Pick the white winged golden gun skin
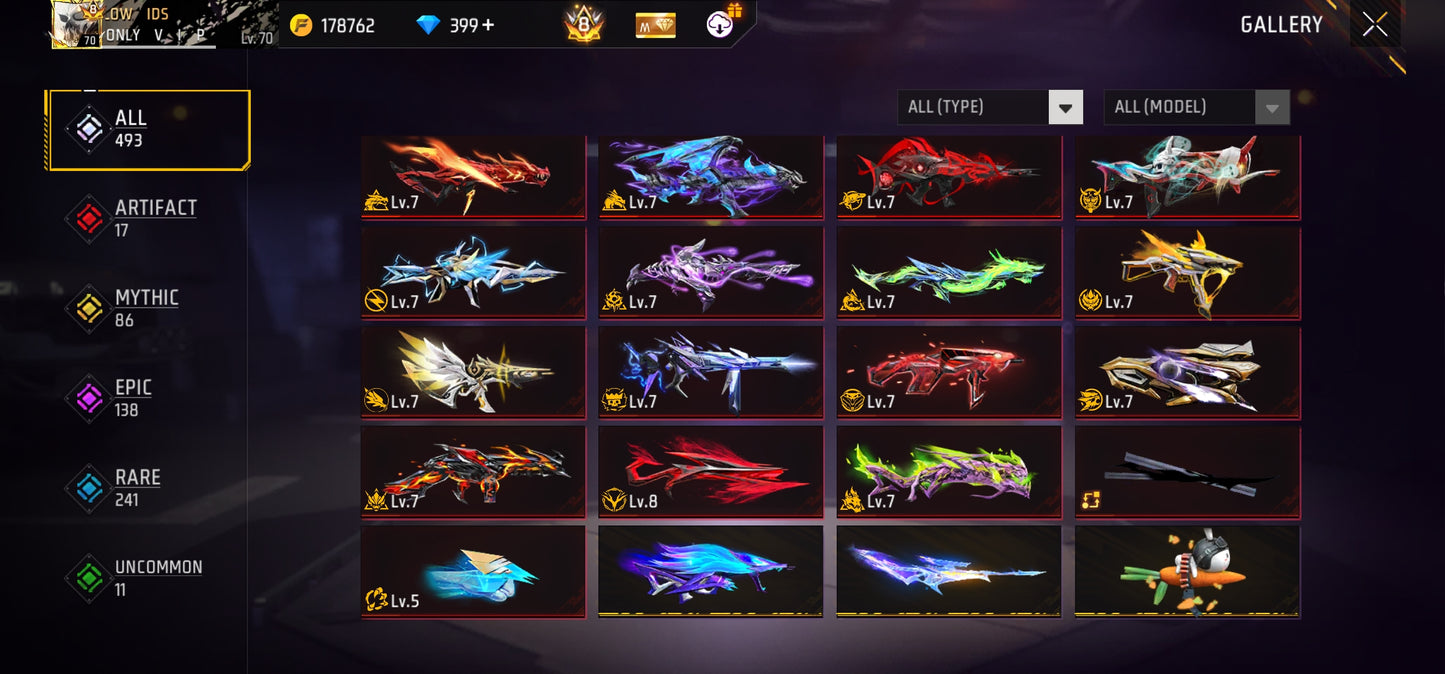Viewport: 1445px width, 674px height. coord(473,371)
